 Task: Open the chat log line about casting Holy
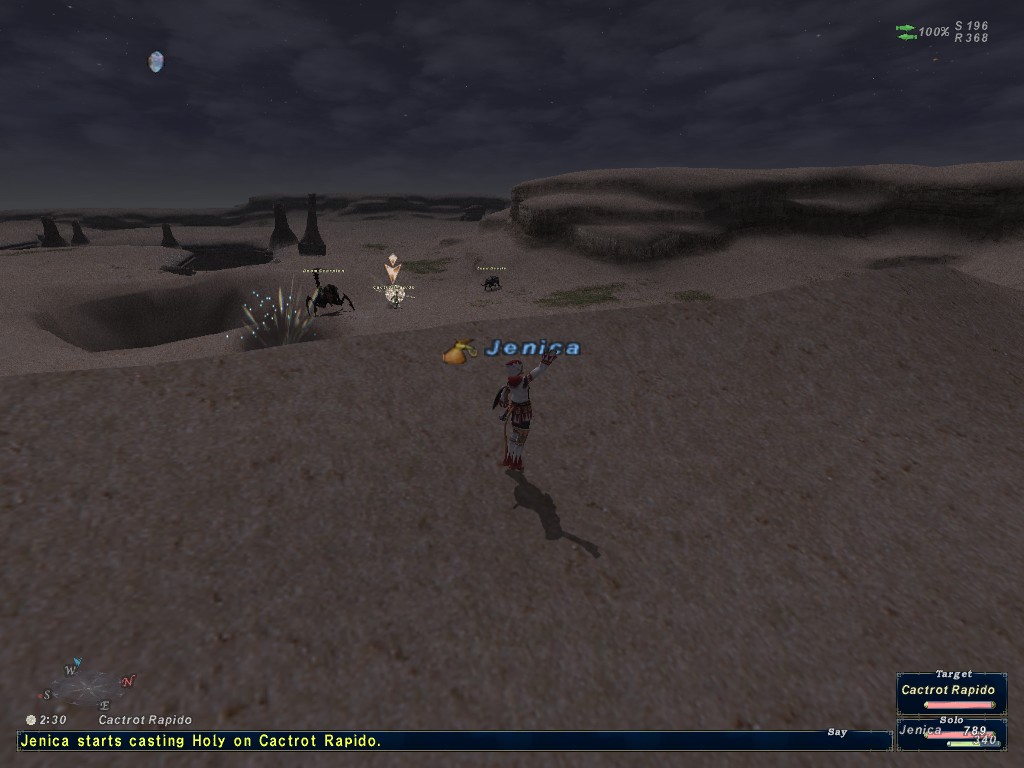[200, 741]
